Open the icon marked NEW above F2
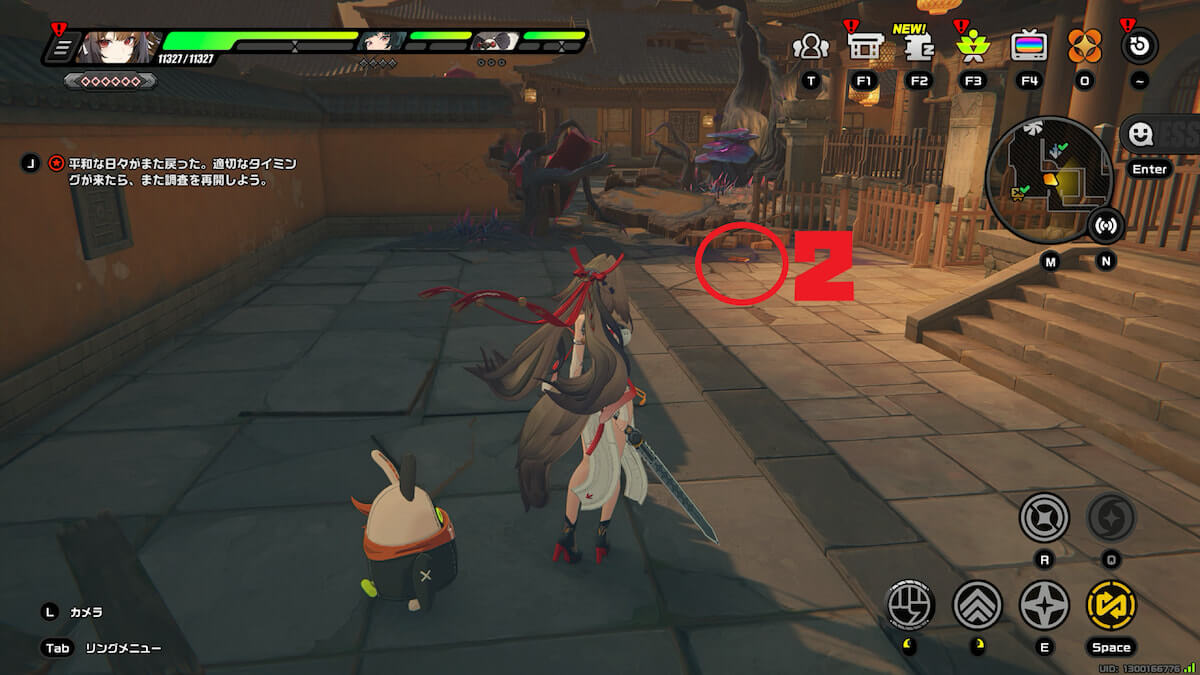Image resolution: width=1200 pixels, height=675 pixels. click(x=918, y=45)
